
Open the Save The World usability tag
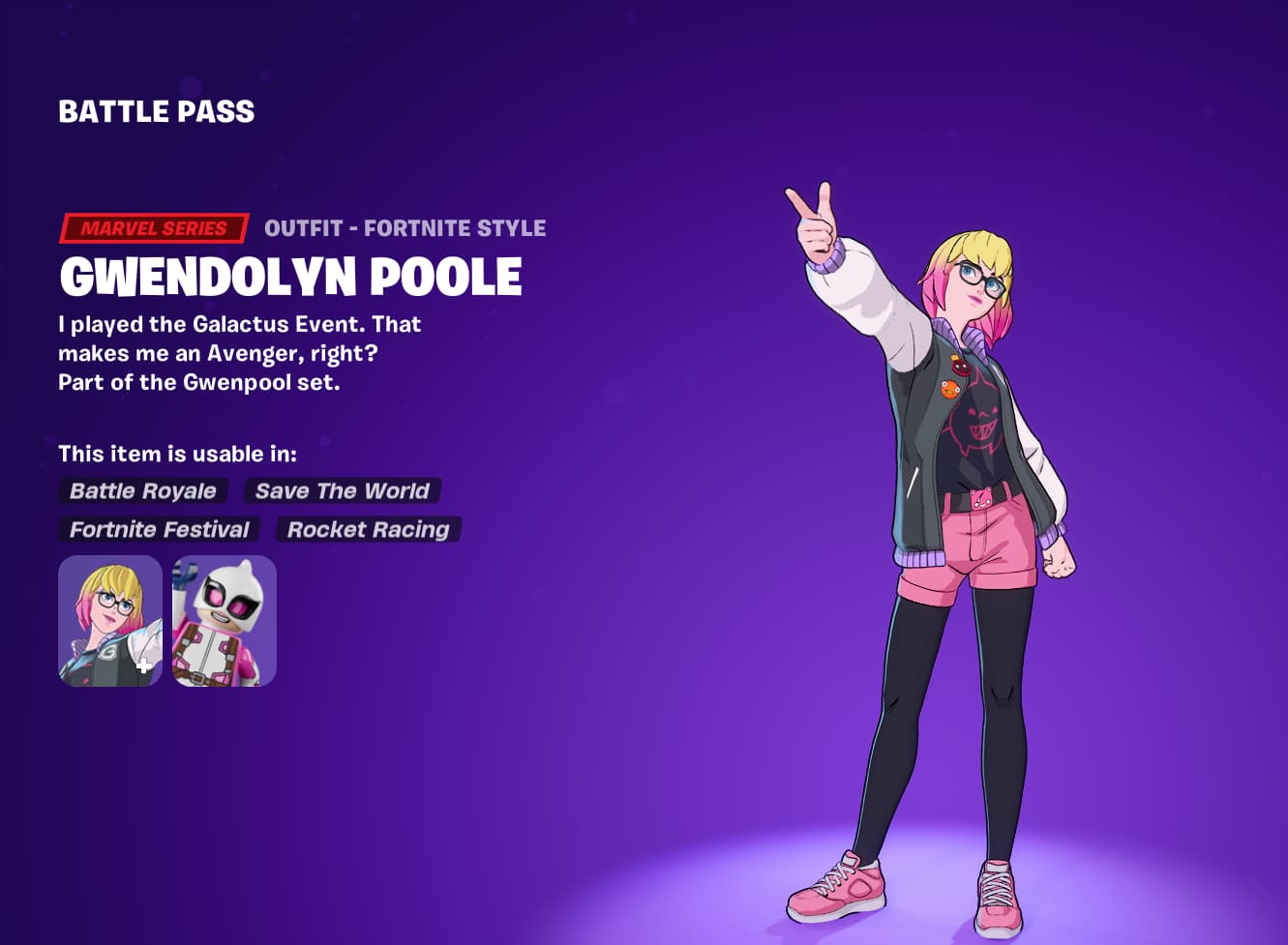point(342,490)
